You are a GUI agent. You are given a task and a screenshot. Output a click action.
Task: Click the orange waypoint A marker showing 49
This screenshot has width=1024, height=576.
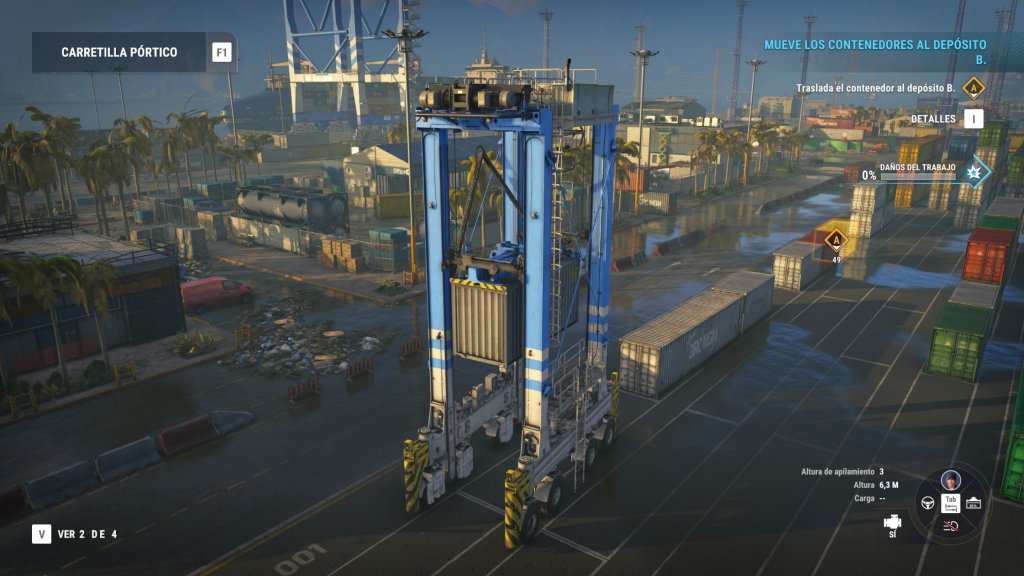click(x=835, y=238)
